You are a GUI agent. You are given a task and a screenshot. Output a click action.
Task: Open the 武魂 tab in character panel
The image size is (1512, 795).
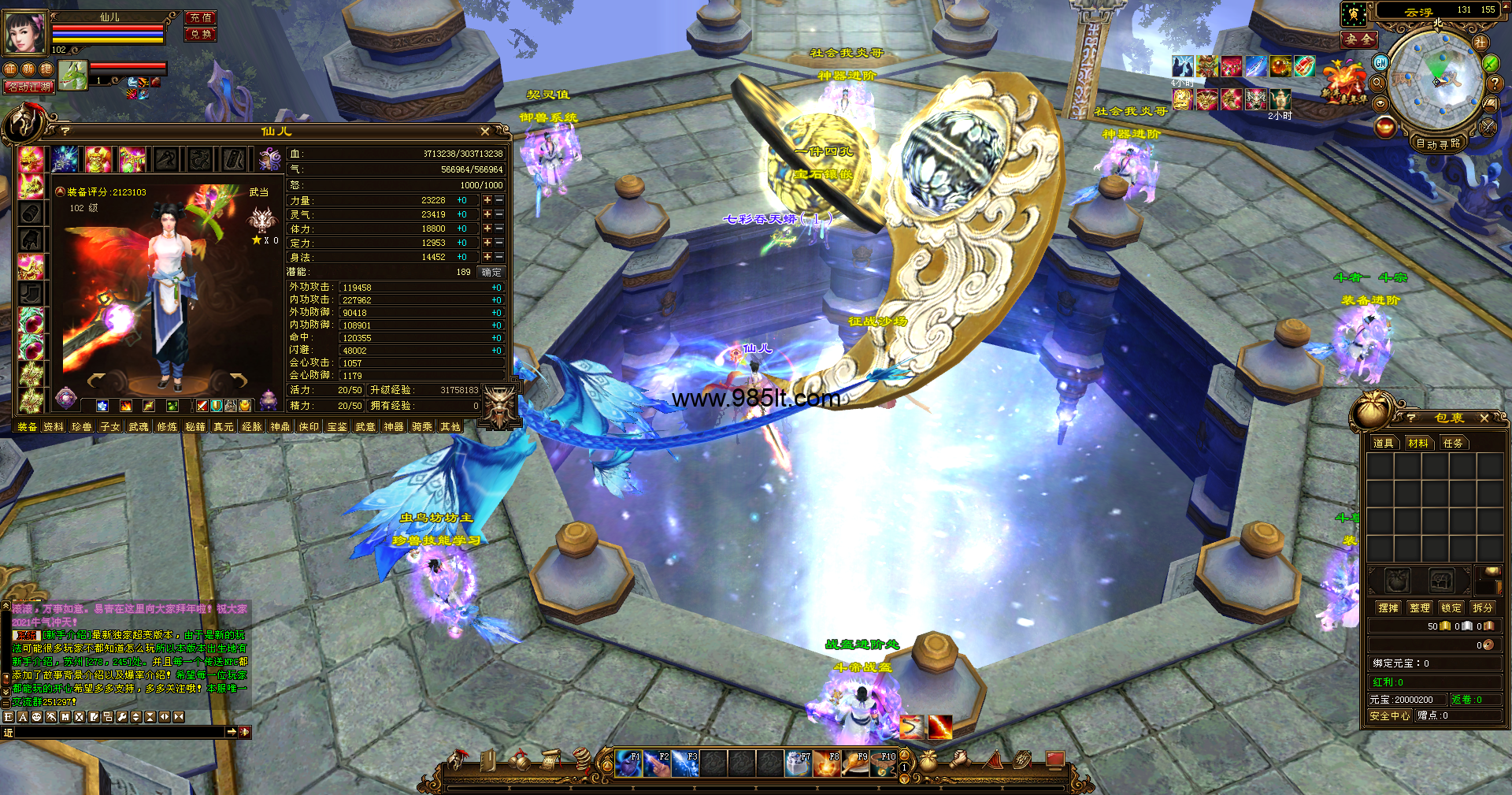click(139, 427)
